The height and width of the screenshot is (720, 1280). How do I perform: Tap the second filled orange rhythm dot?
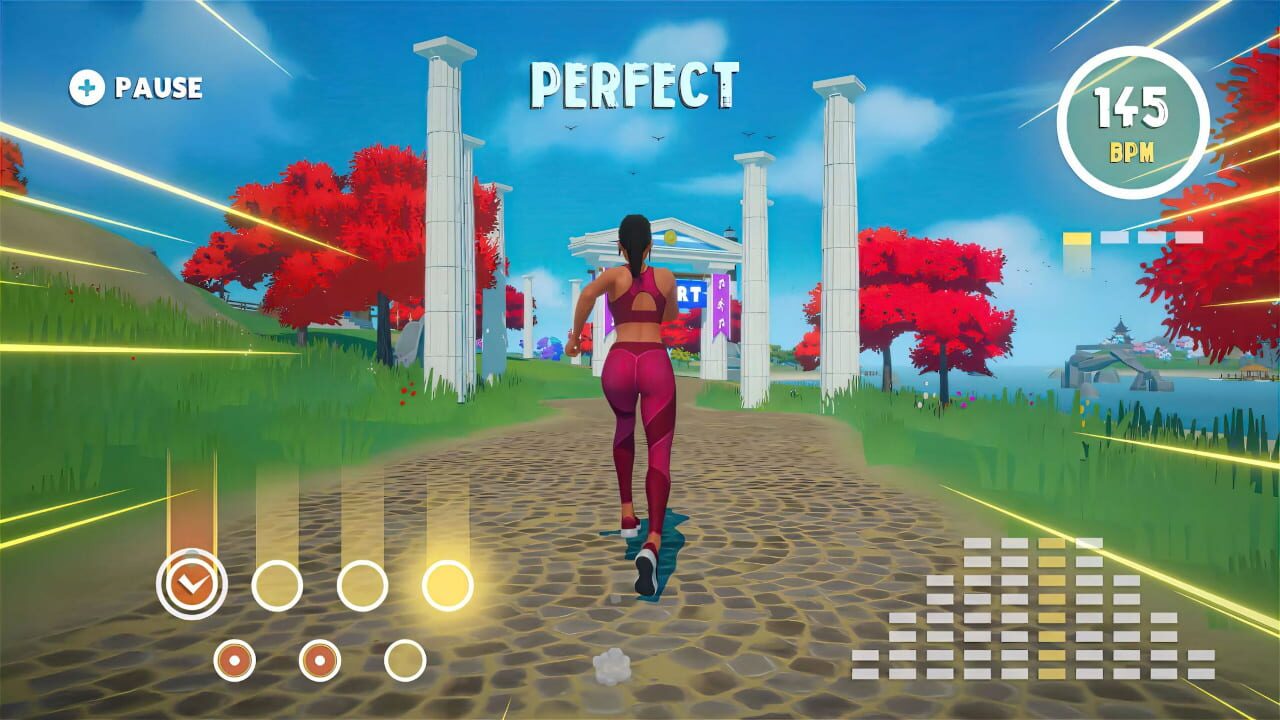[x=321, y=660]
